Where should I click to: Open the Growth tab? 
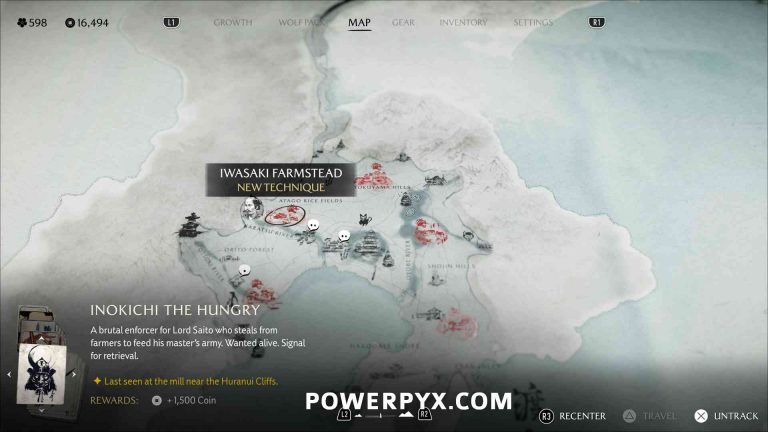(x=232, y=22)
